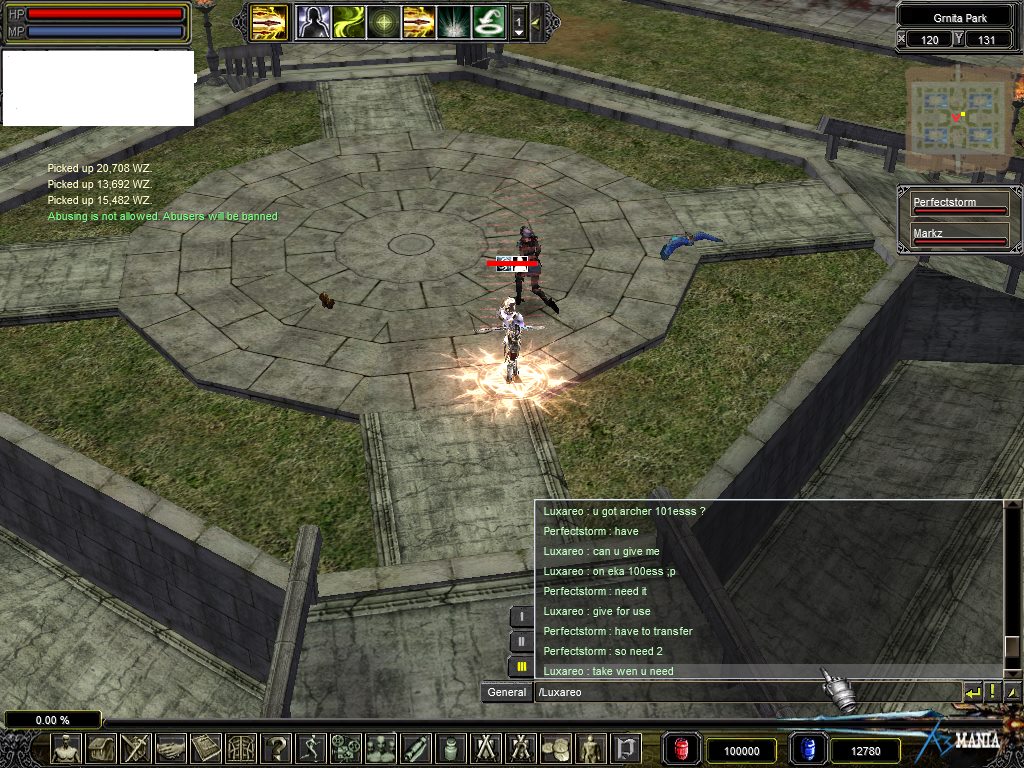Switch to chat tab II

pos(521,641)
